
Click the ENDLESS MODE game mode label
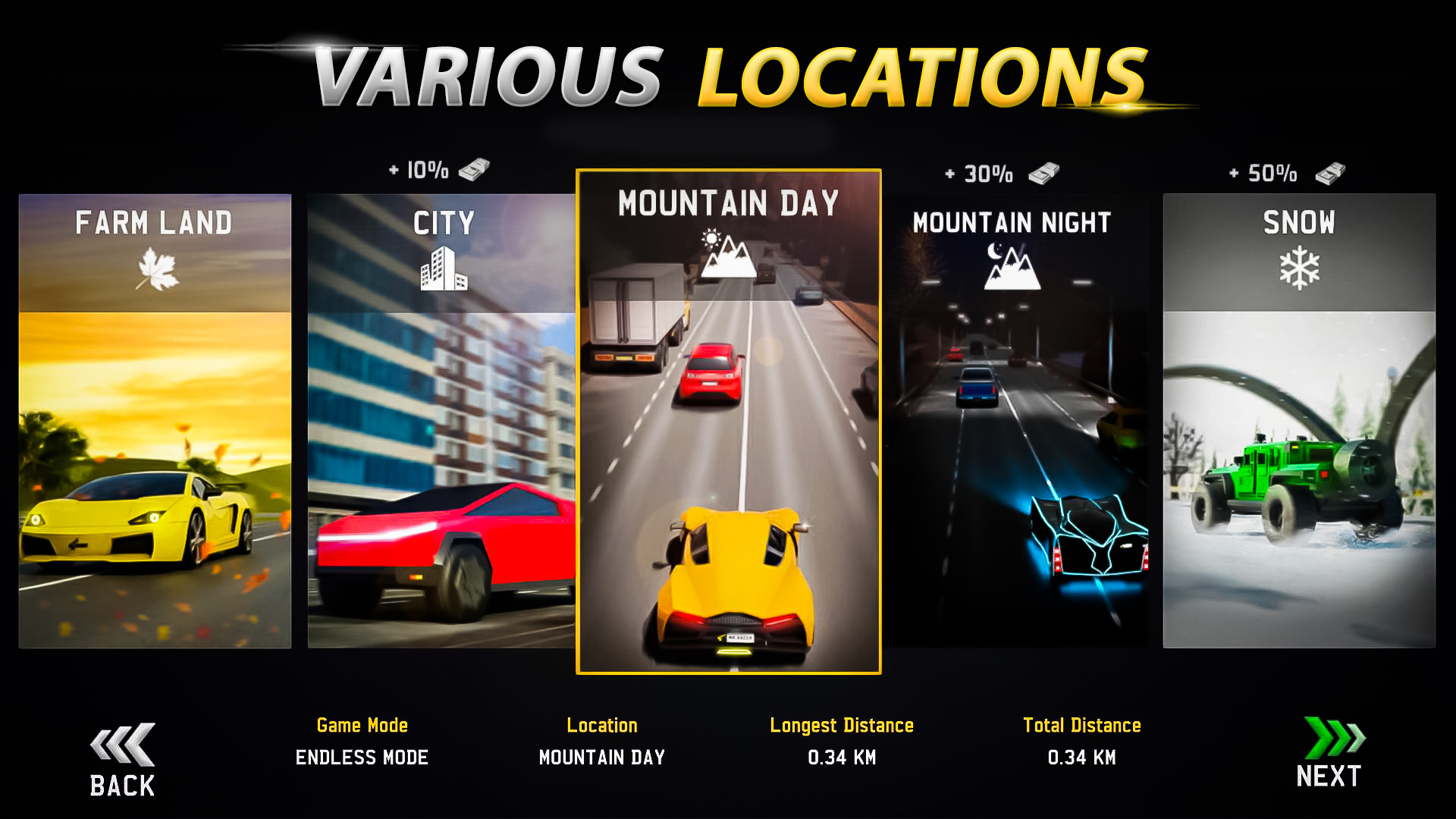click(362, 757)
